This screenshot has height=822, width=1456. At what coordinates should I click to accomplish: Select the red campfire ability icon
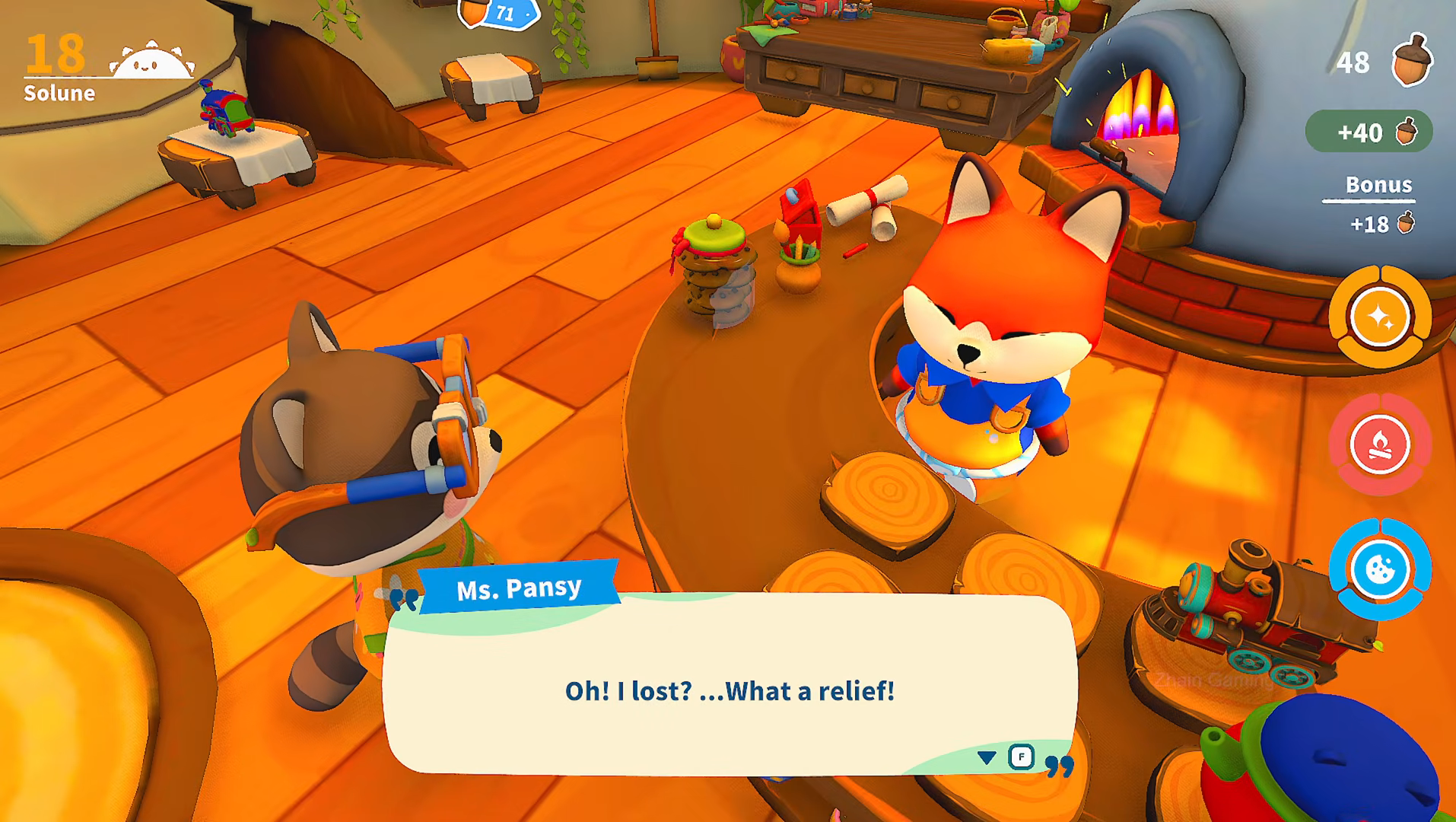coord(1379,444)
